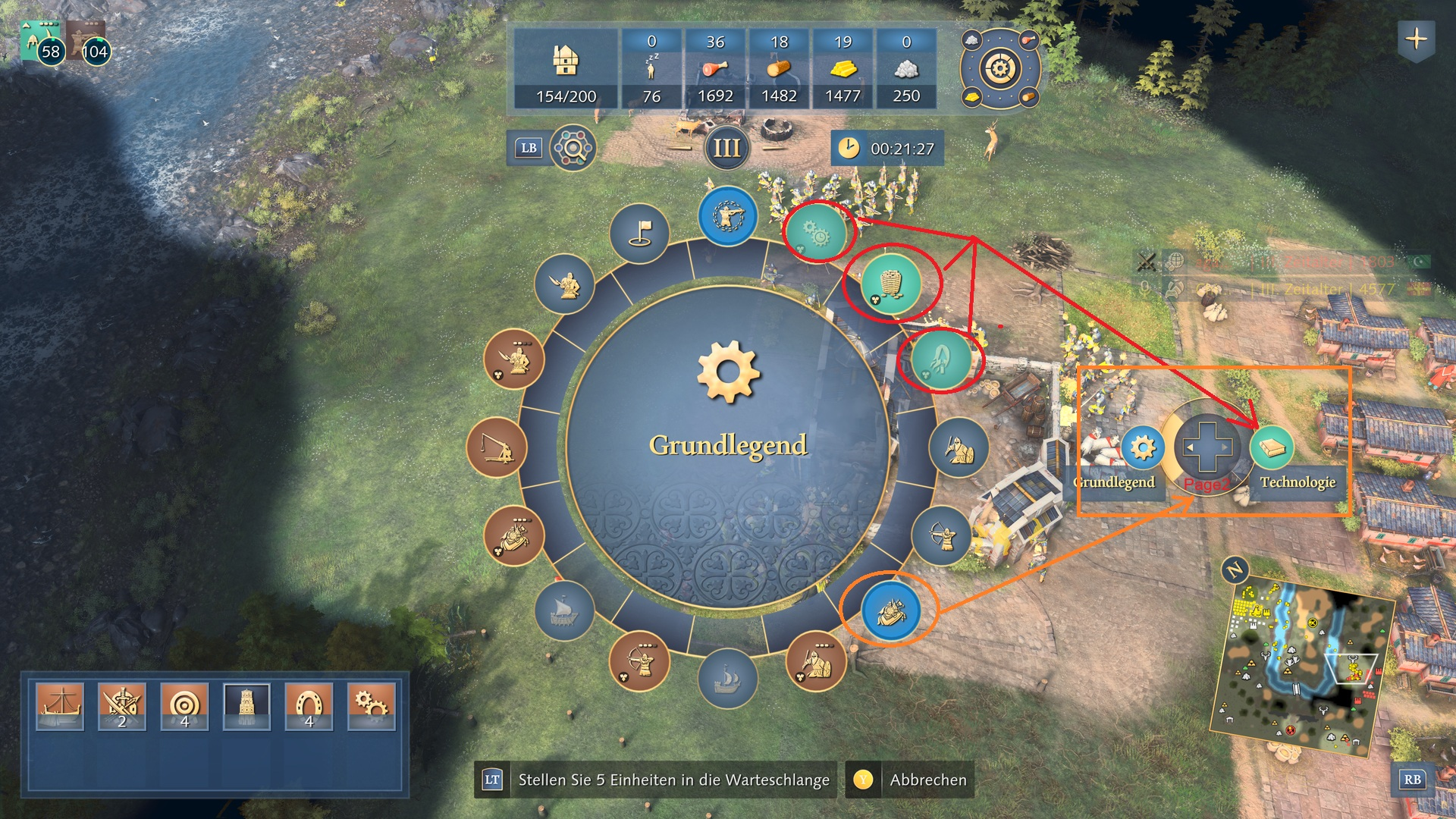
Task: Switch to the Technologie wheel page
Action: [x=1272, y=447]
